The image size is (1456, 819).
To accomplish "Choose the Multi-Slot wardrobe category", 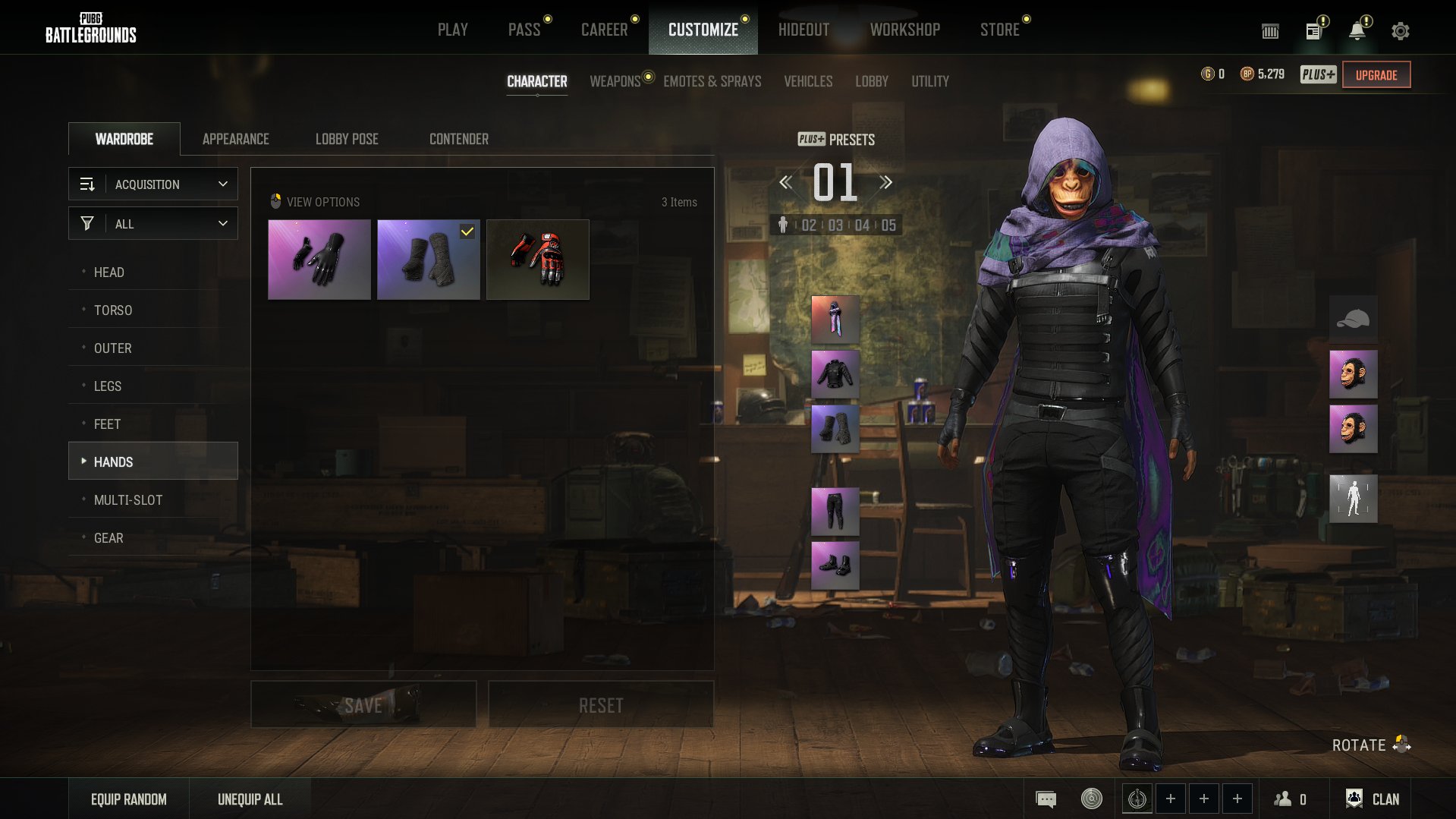I will [128, 499].
